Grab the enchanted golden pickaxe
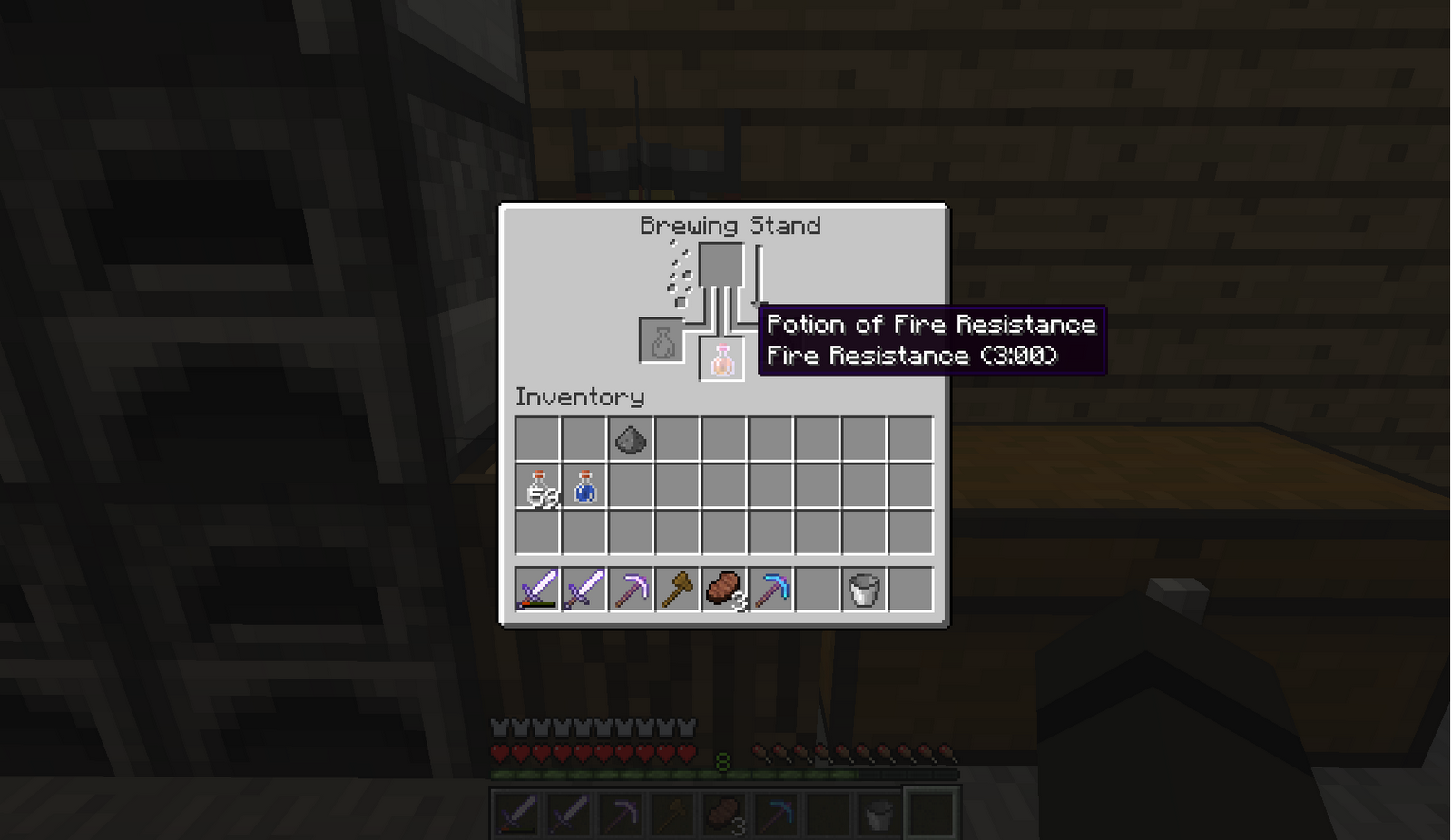The height and width of the screenshot is (840, 1452). 630,590
